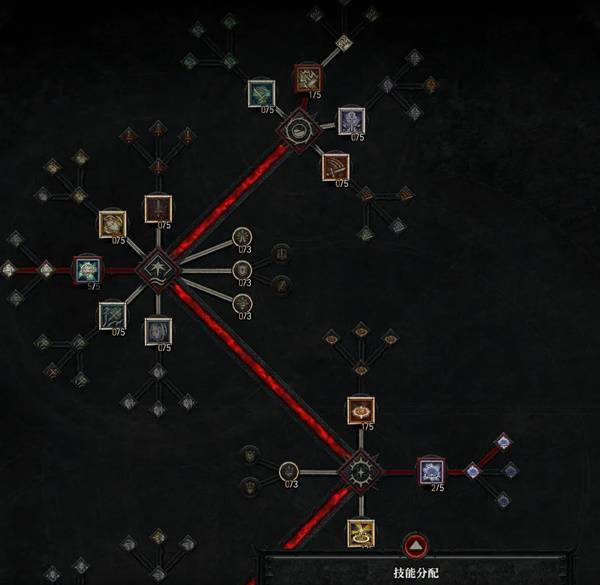The image size is (600, 585).
Task: Pick the round passive left of compass hub
Action: coord(289,471)
